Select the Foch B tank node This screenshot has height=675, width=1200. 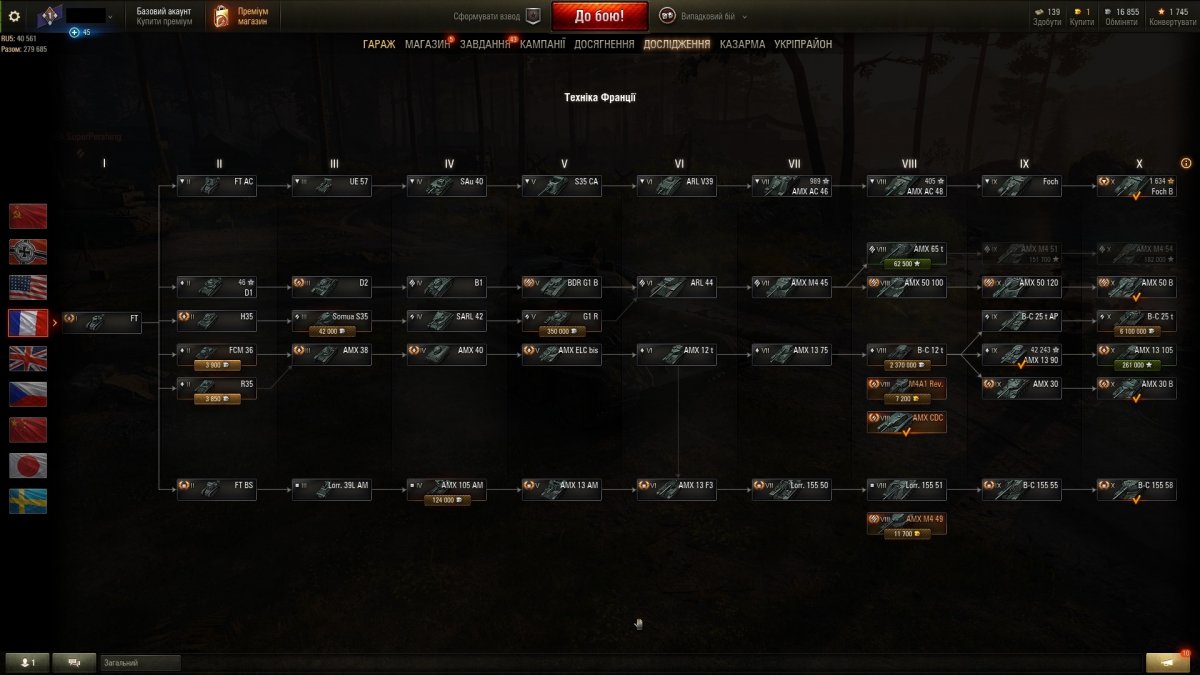click(x=1136, y=186)
